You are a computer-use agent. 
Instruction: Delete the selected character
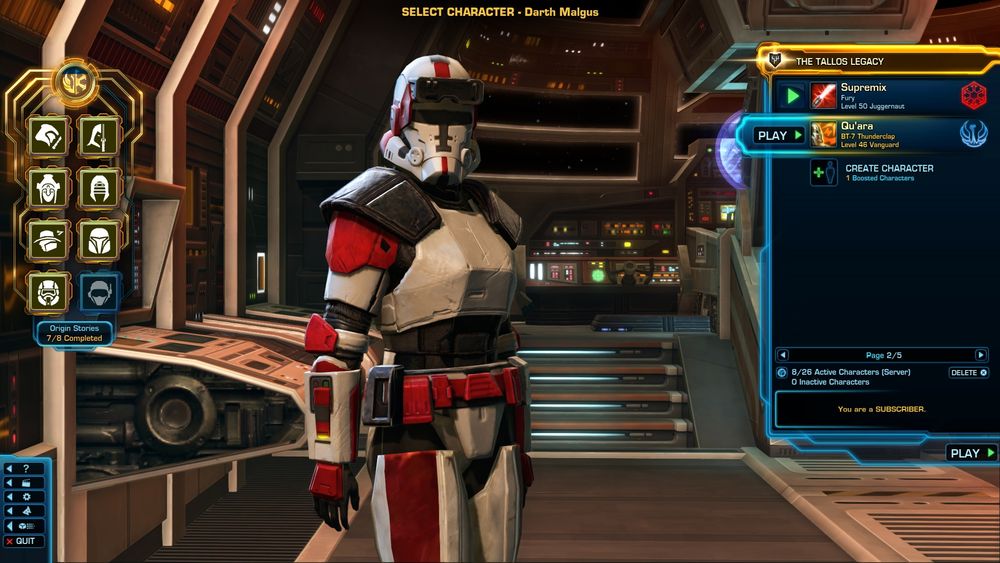(968, 372)
